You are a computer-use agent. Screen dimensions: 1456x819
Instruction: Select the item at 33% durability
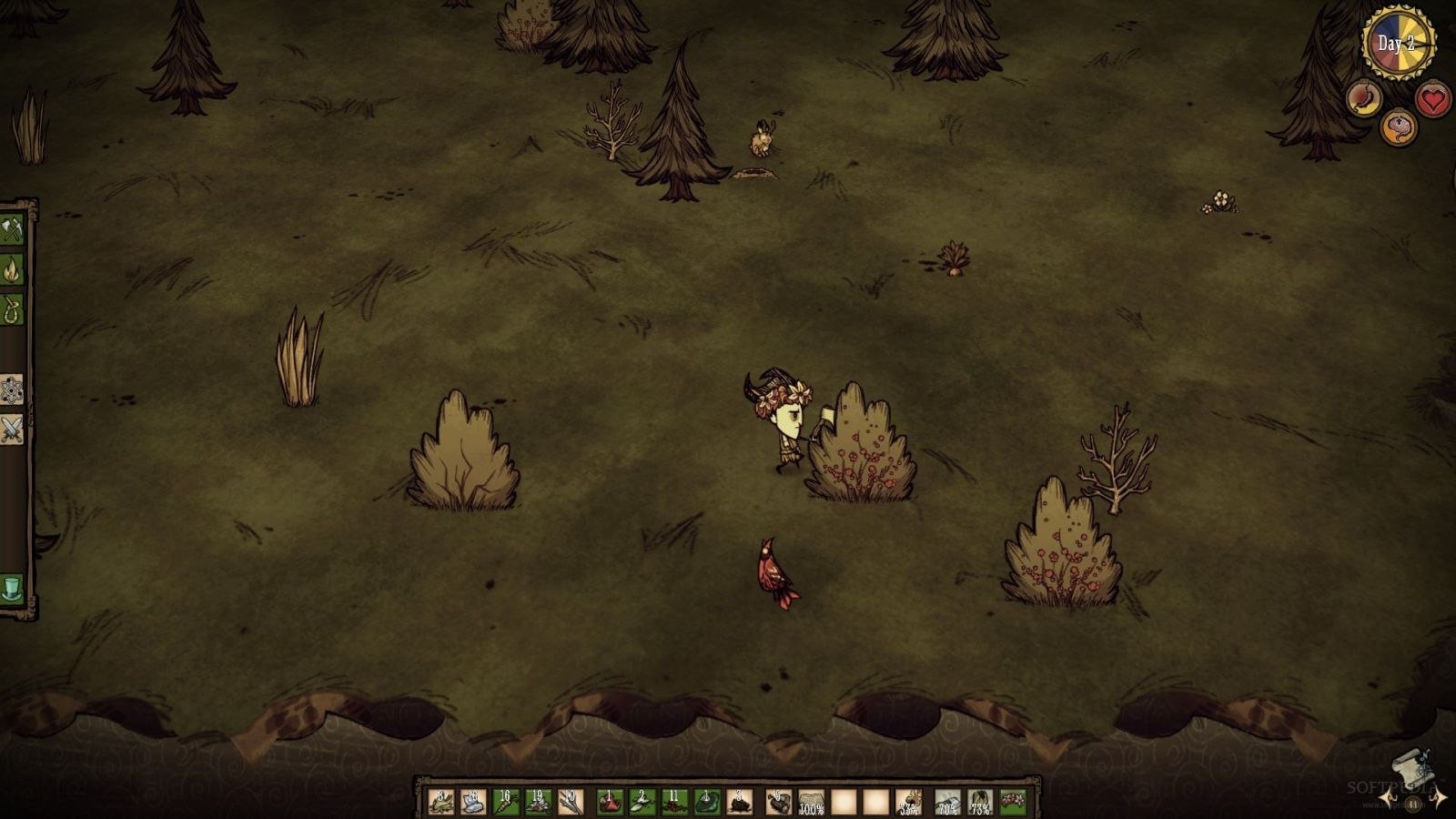pos(908,802)
